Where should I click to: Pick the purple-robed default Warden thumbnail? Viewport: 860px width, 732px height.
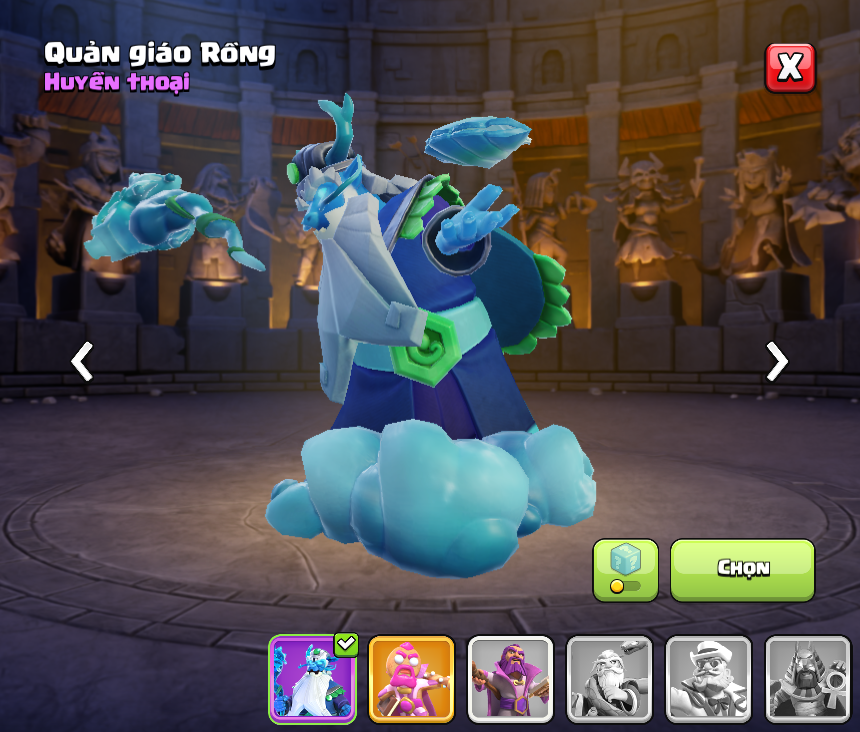click(x=510, y=679)
